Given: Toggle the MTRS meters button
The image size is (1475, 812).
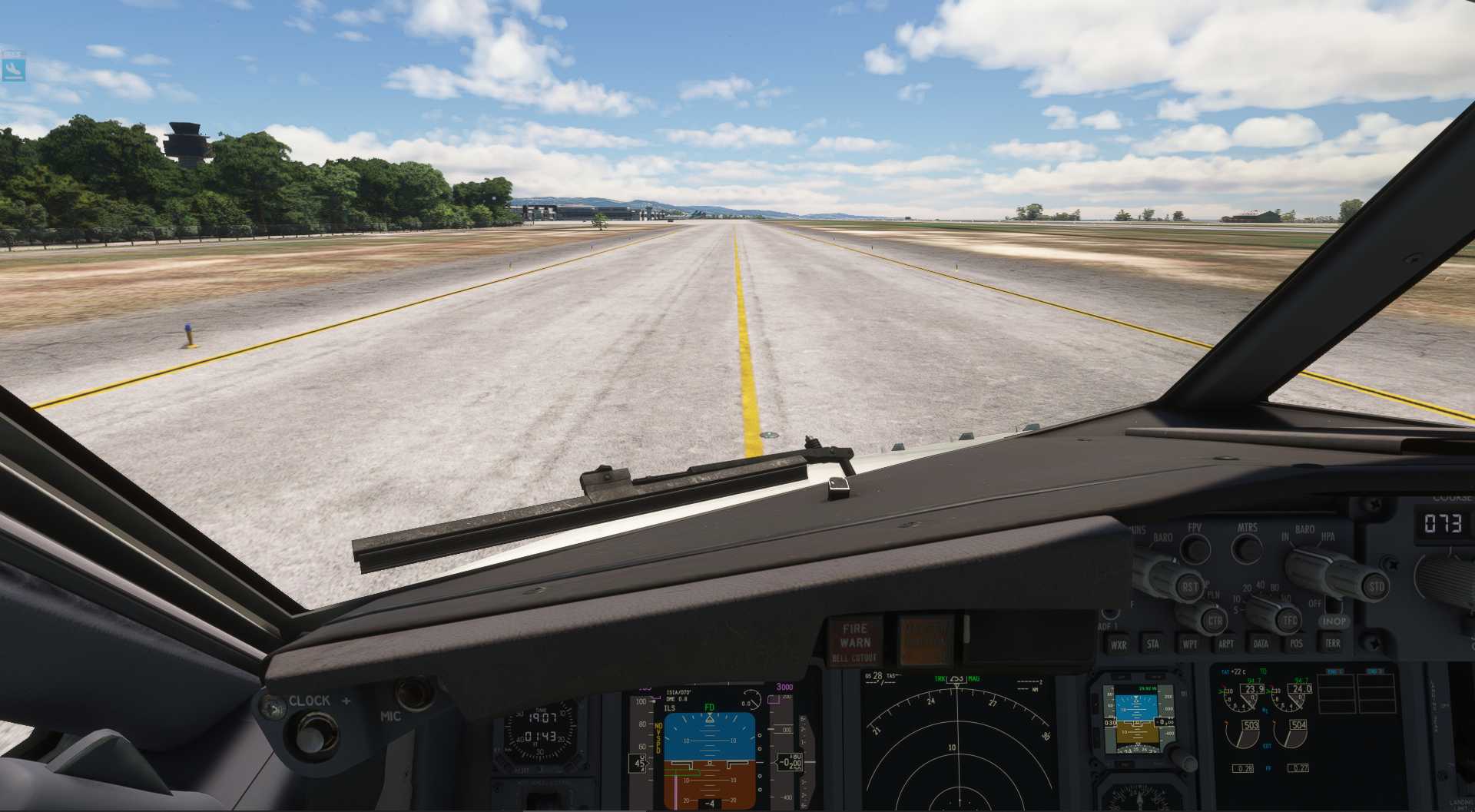Looking at the screenshot, I should coord(1247,549).
